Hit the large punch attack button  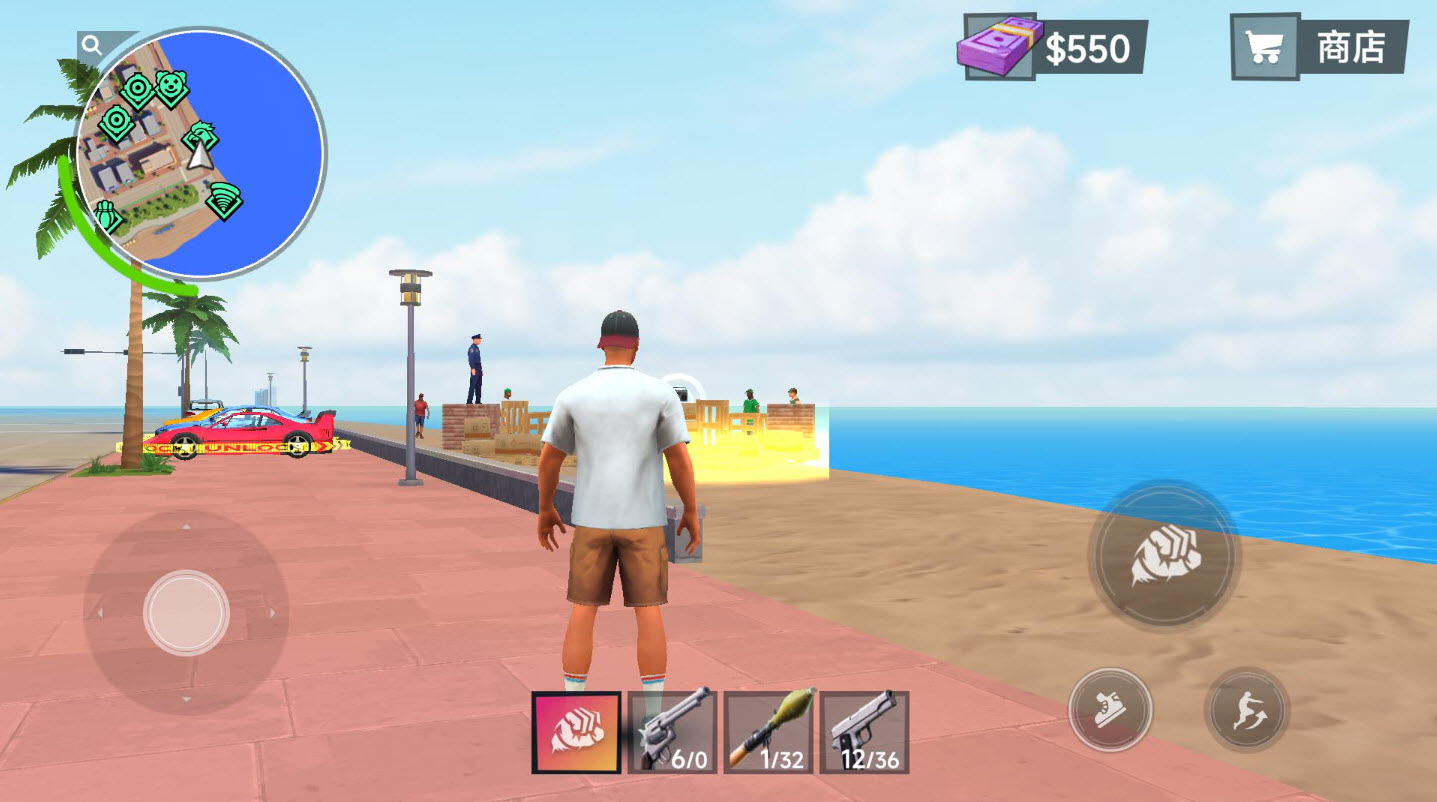(x=1164, y=556)
